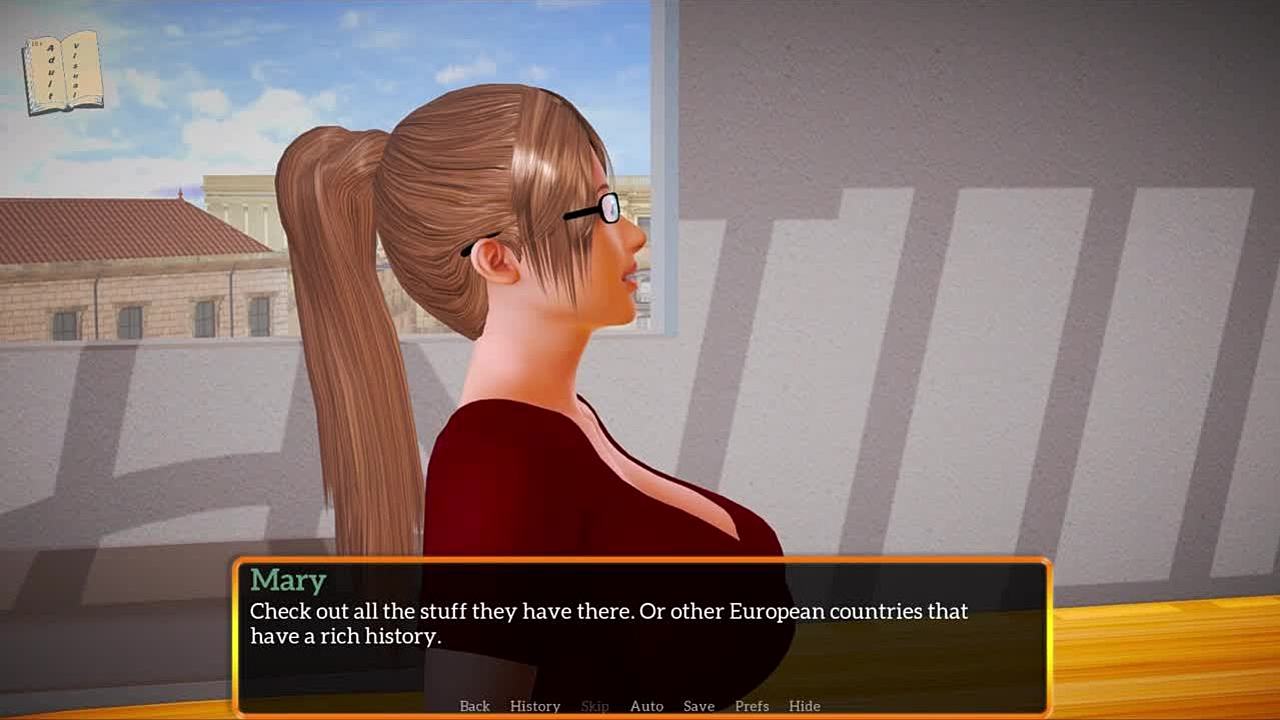Open the Save game screen
1280x720 pixels.
699,706
